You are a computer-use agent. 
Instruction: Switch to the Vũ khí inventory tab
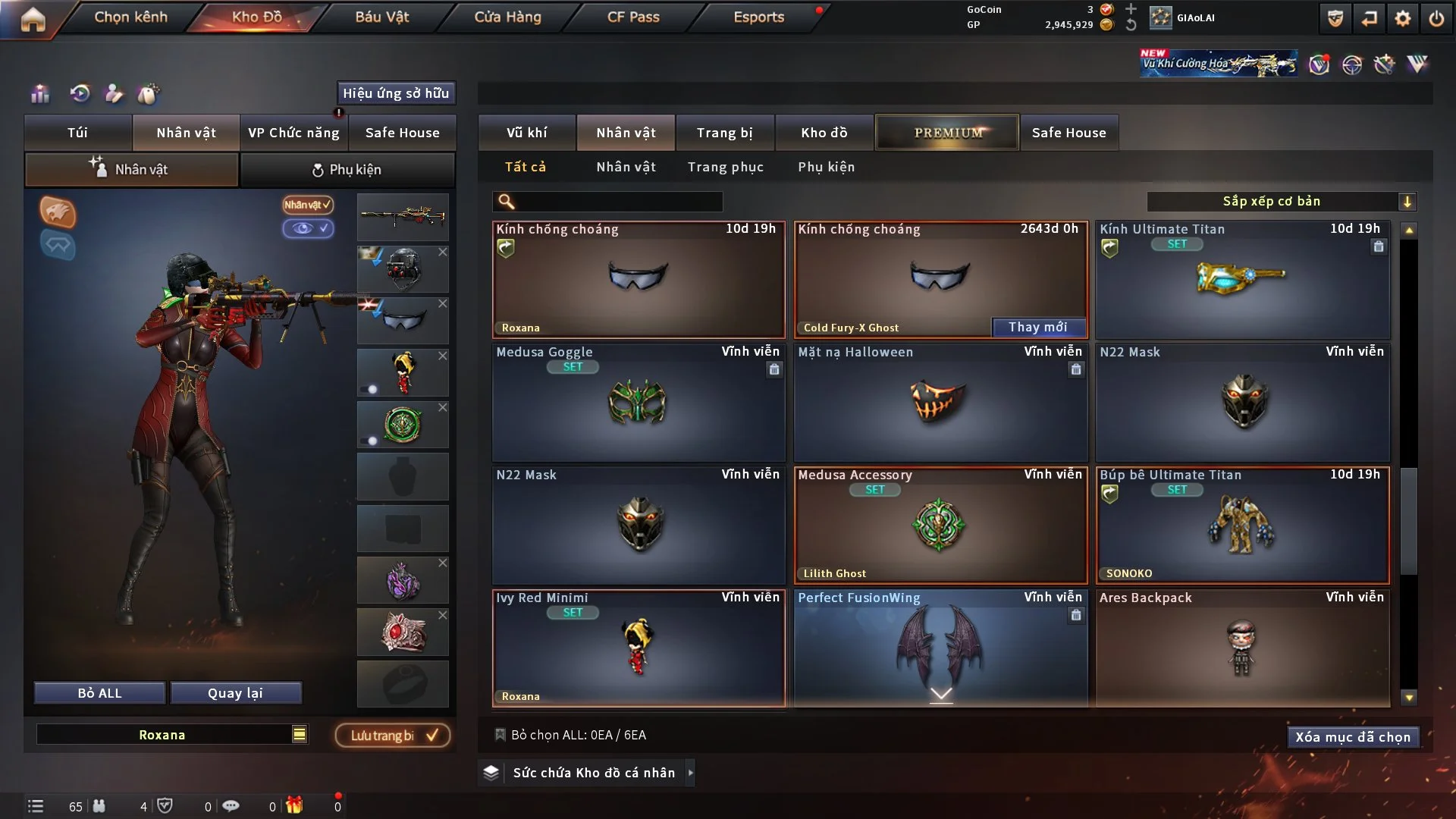coord(526,133)
